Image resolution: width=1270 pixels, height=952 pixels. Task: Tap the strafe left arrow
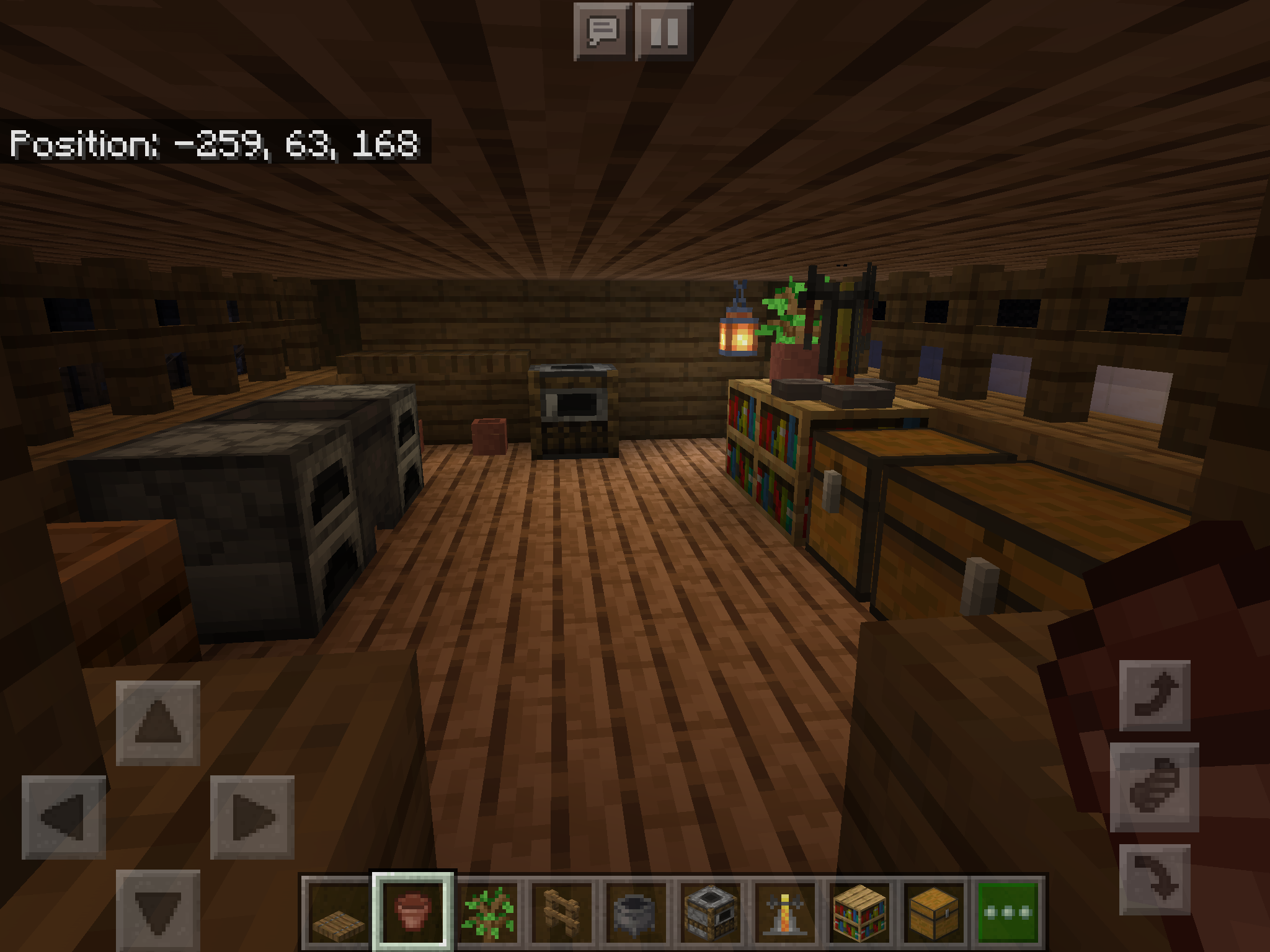64,817
